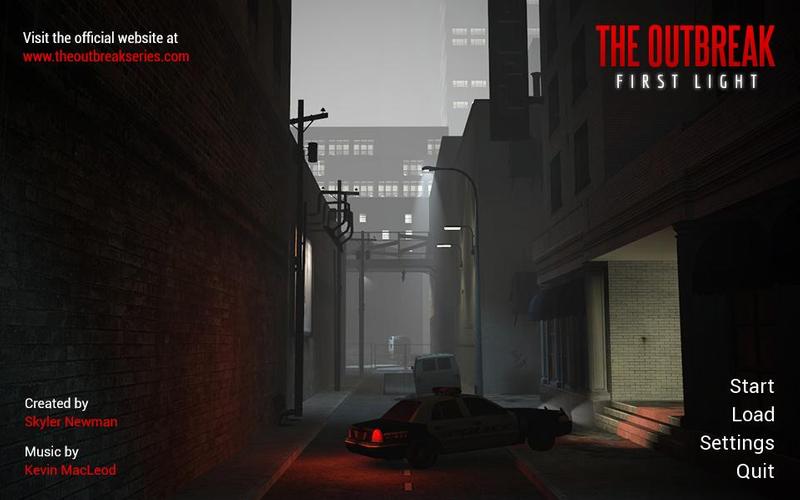
Task: Click the Skyler Newman creator credit
Action: pyautogui.click(x=71, y=422)
